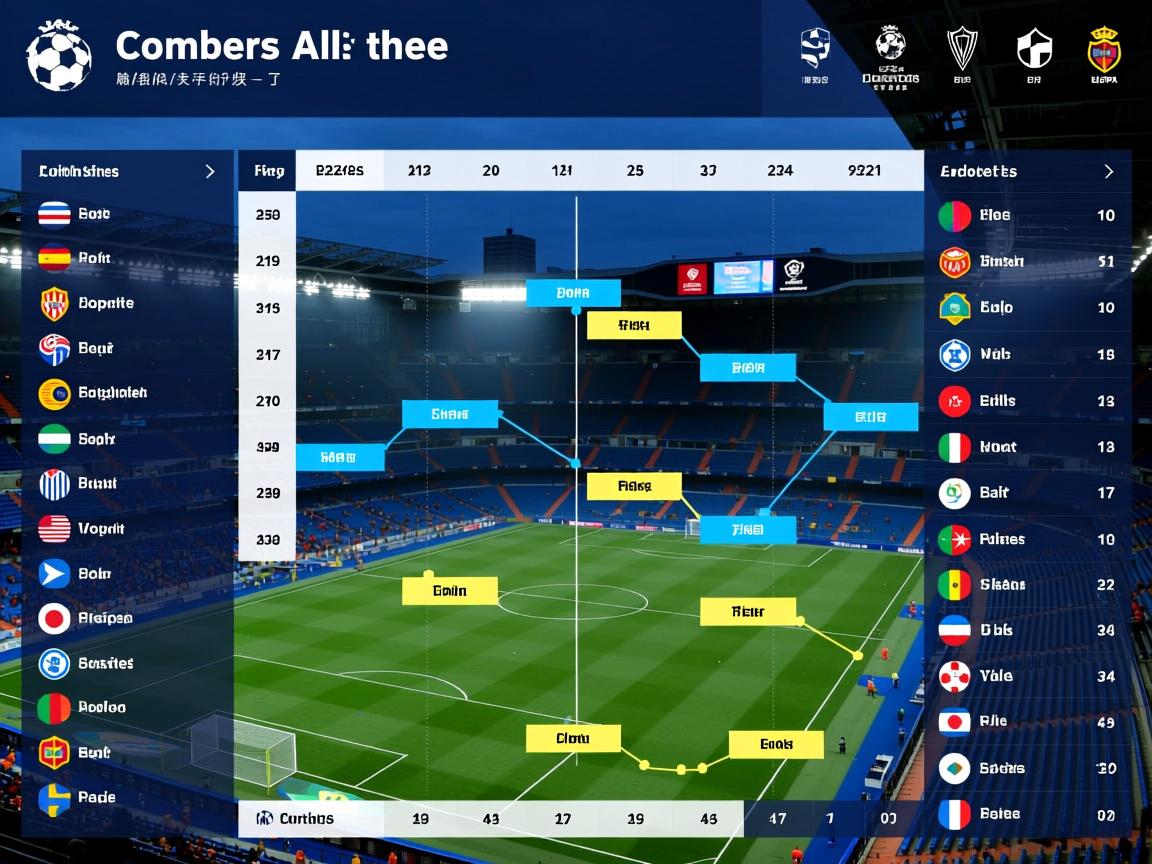The width and height of the screenshot is (1152, 864).
Task: Choose the black-and-white quartered shield crest
Action: coord(1034,48)
